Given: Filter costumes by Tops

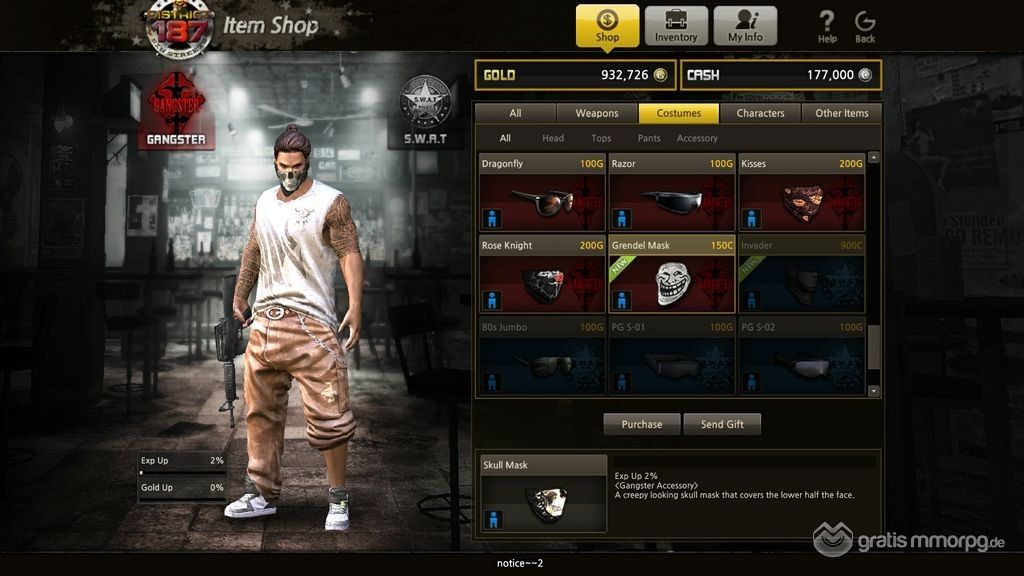Looking at the screenshot, I should [601, 138].
